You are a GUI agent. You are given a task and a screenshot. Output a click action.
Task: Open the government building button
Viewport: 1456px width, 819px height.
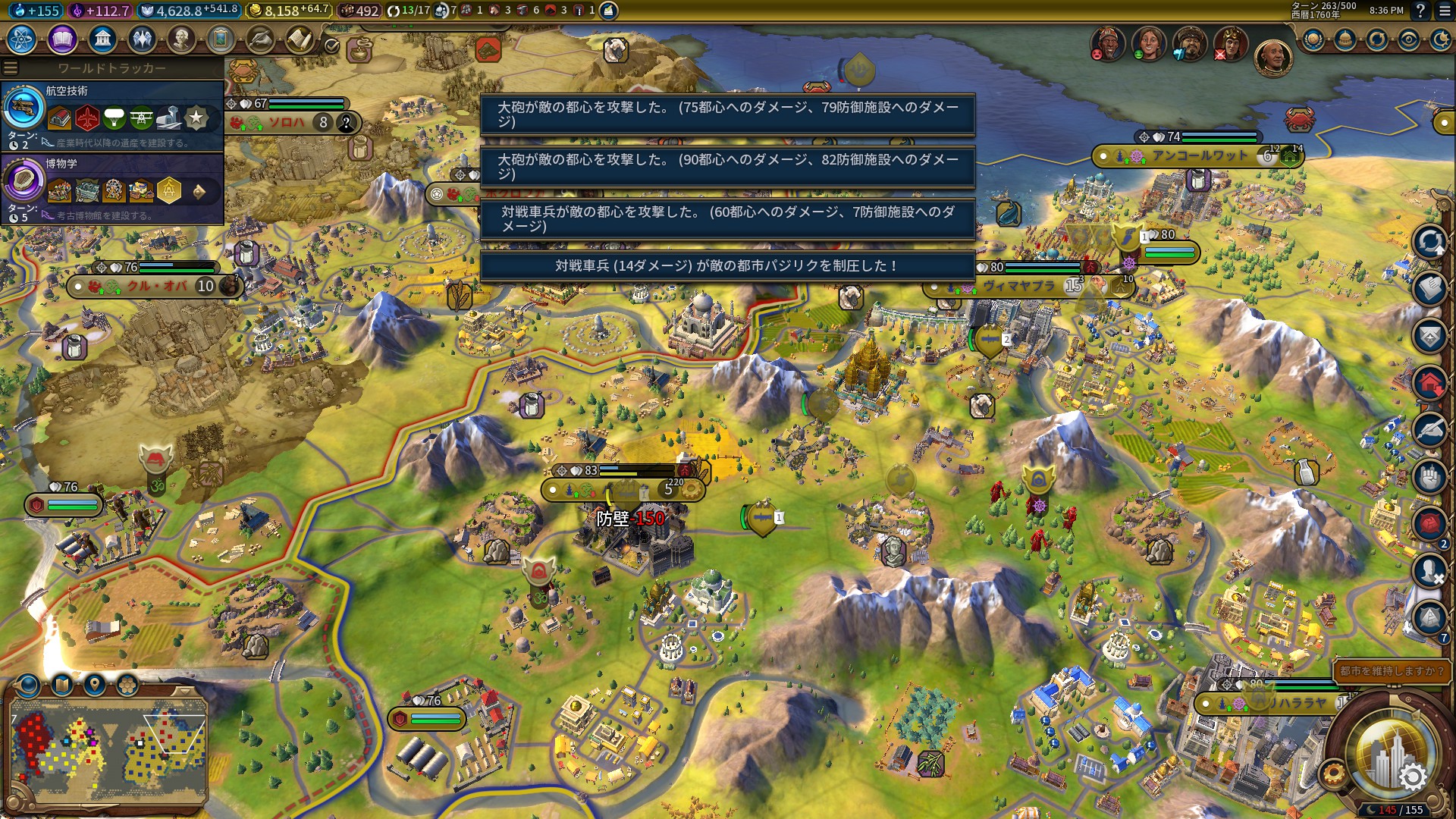tap(102, 39)
